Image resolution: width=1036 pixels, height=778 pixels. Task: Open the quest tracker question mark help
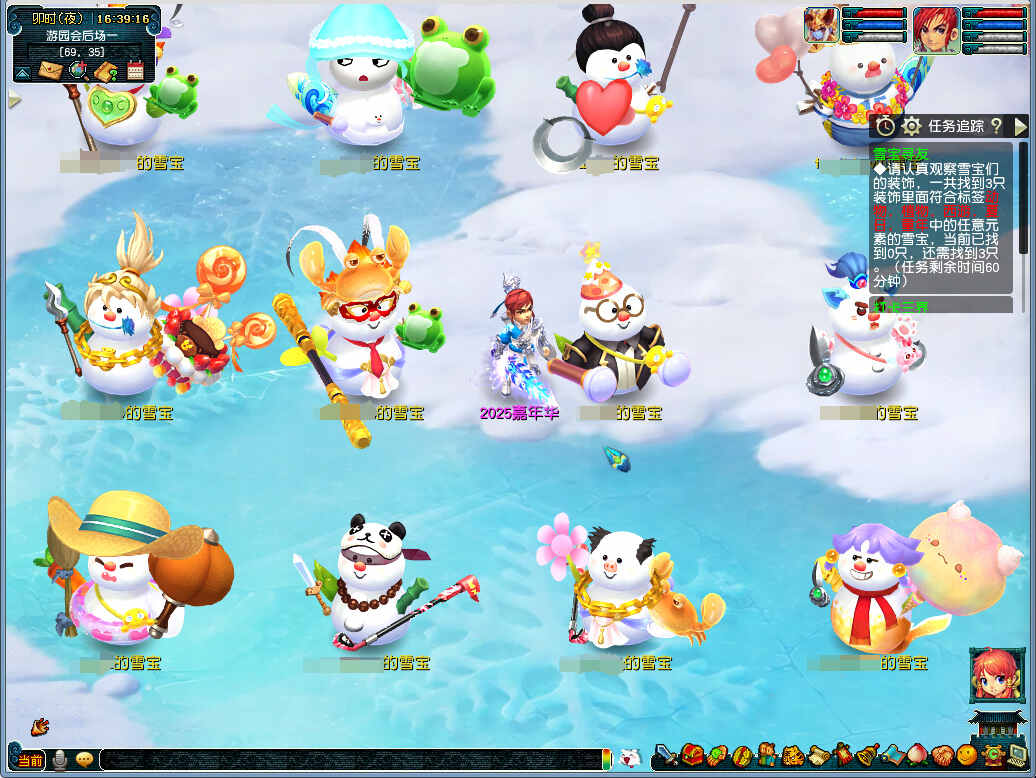pos(995,126)
